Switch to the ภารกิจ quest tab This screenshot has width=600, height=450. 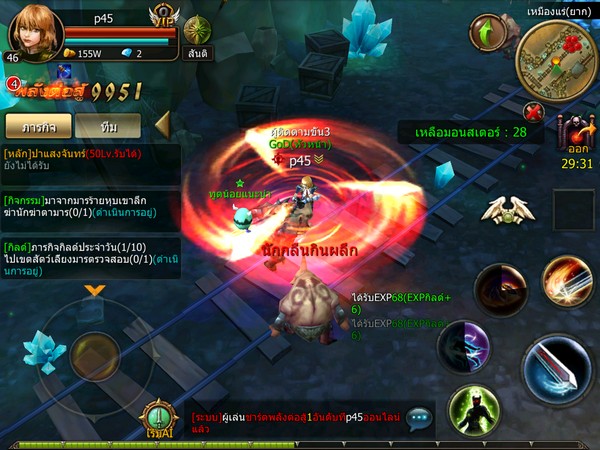point(36,126)
